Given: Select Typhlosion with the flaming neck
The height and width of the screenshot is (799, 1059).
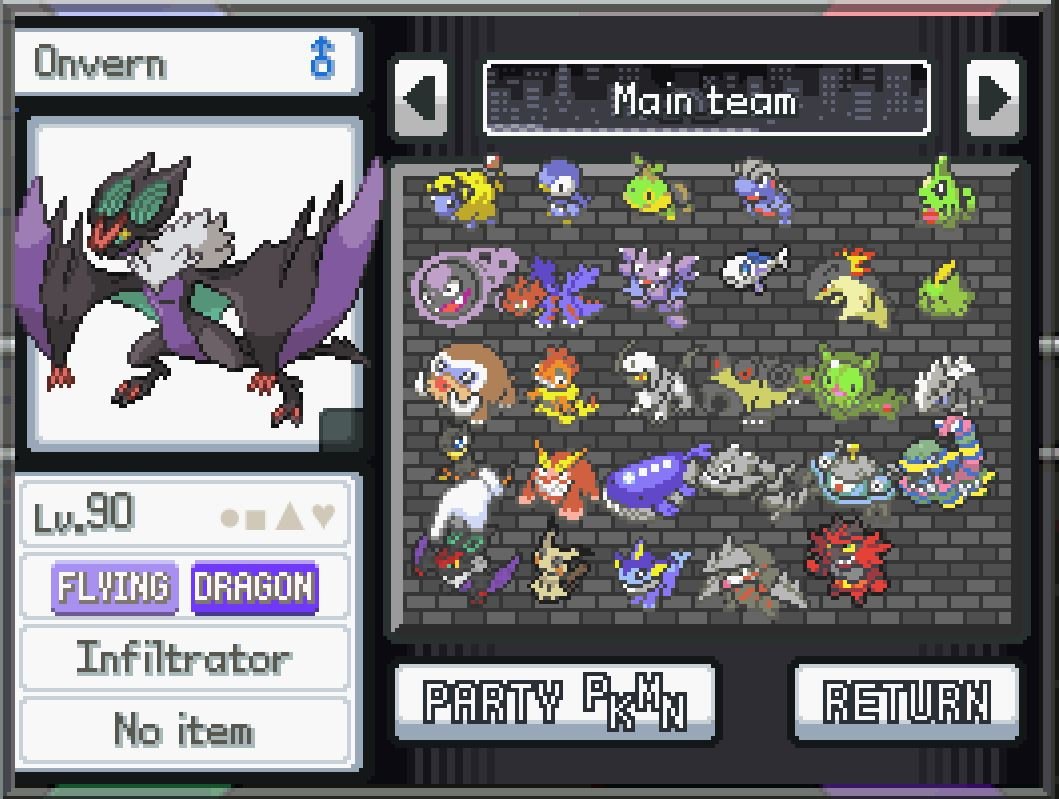Looking at the screenshot, I should click(x=850, y=287).
